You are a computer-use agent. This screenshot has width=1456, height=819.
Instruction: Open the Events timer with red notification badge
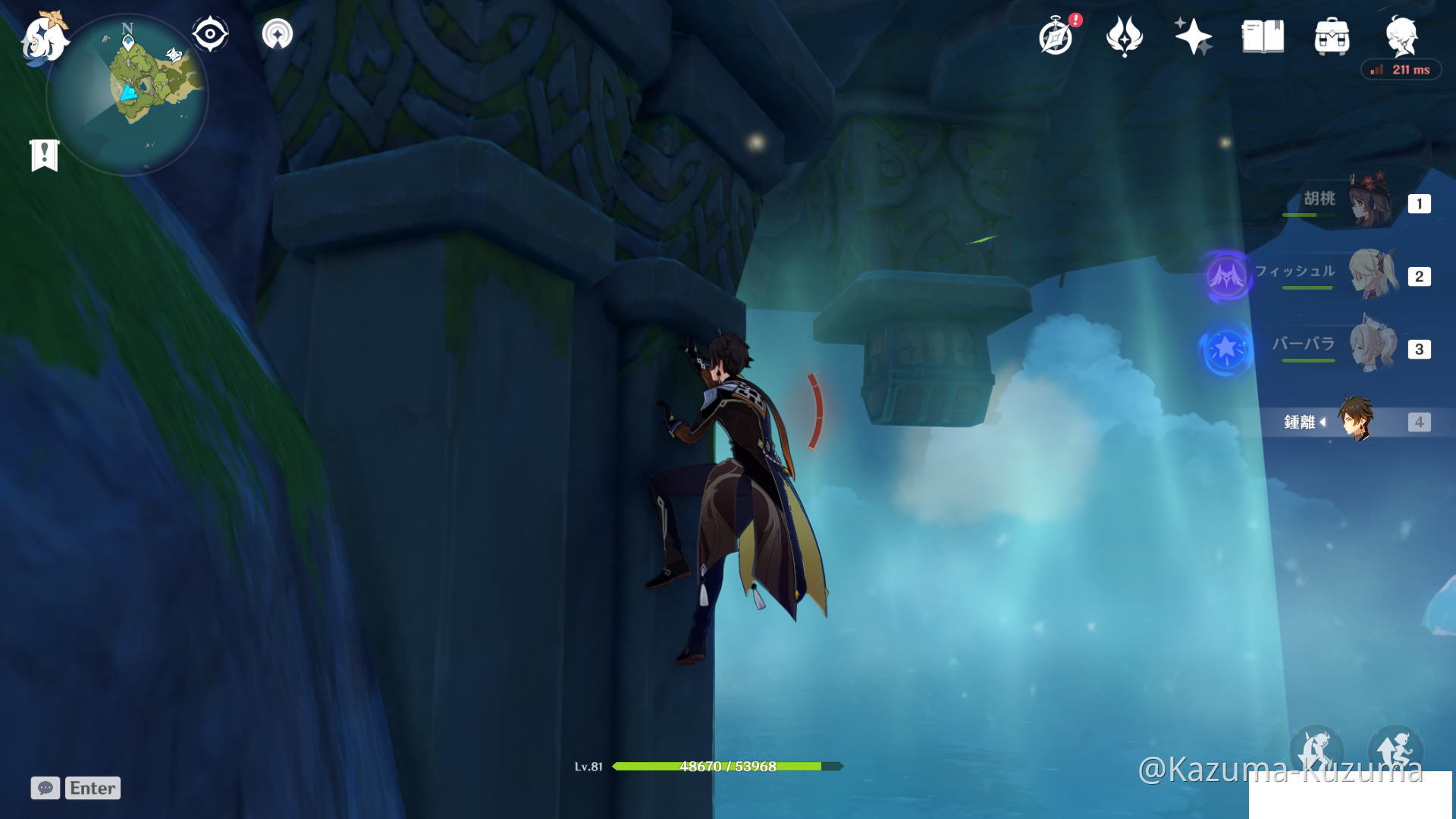(x=1056, y=36)
